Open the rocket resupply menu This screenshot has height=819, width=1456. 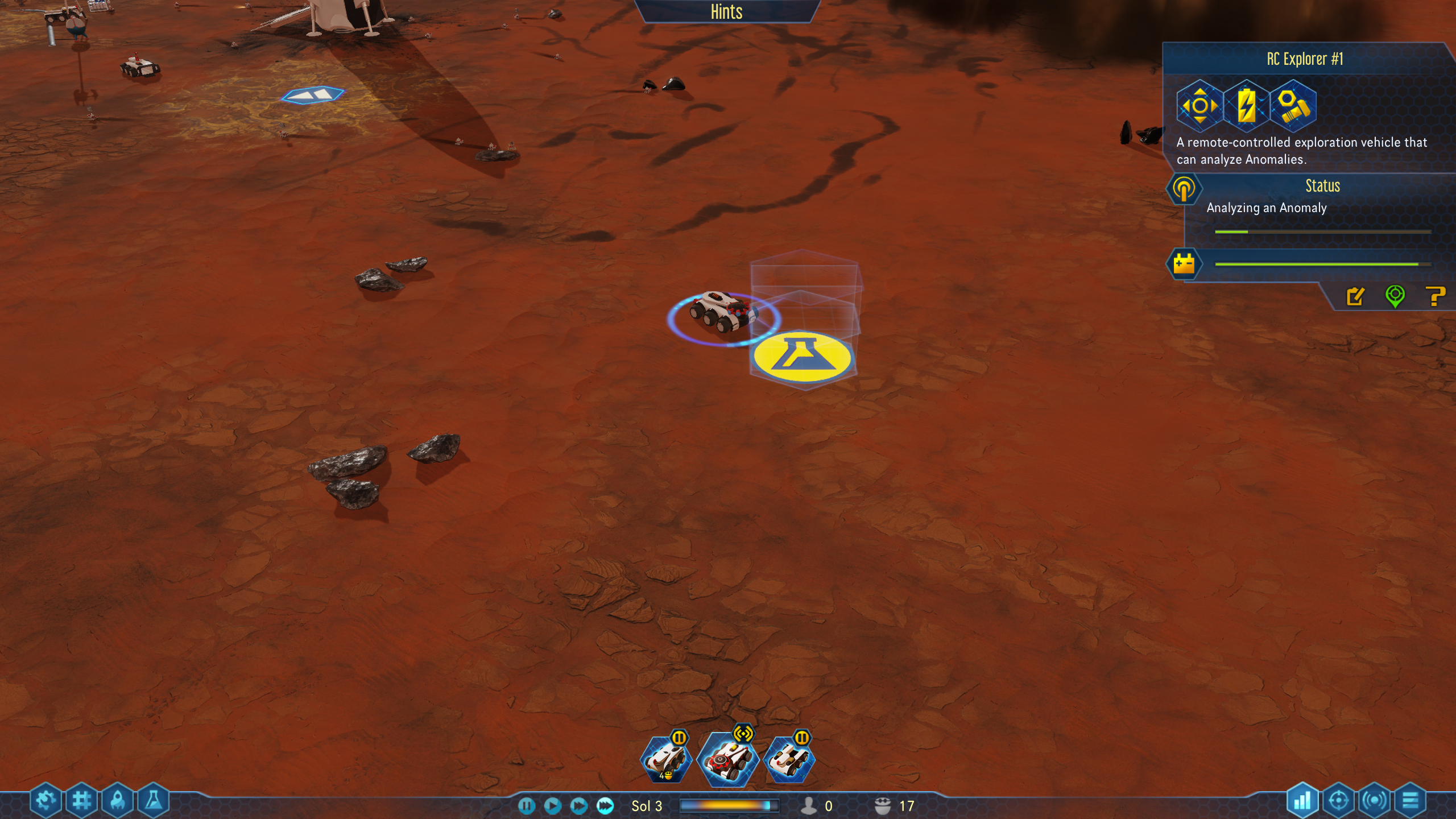[118, 801]
